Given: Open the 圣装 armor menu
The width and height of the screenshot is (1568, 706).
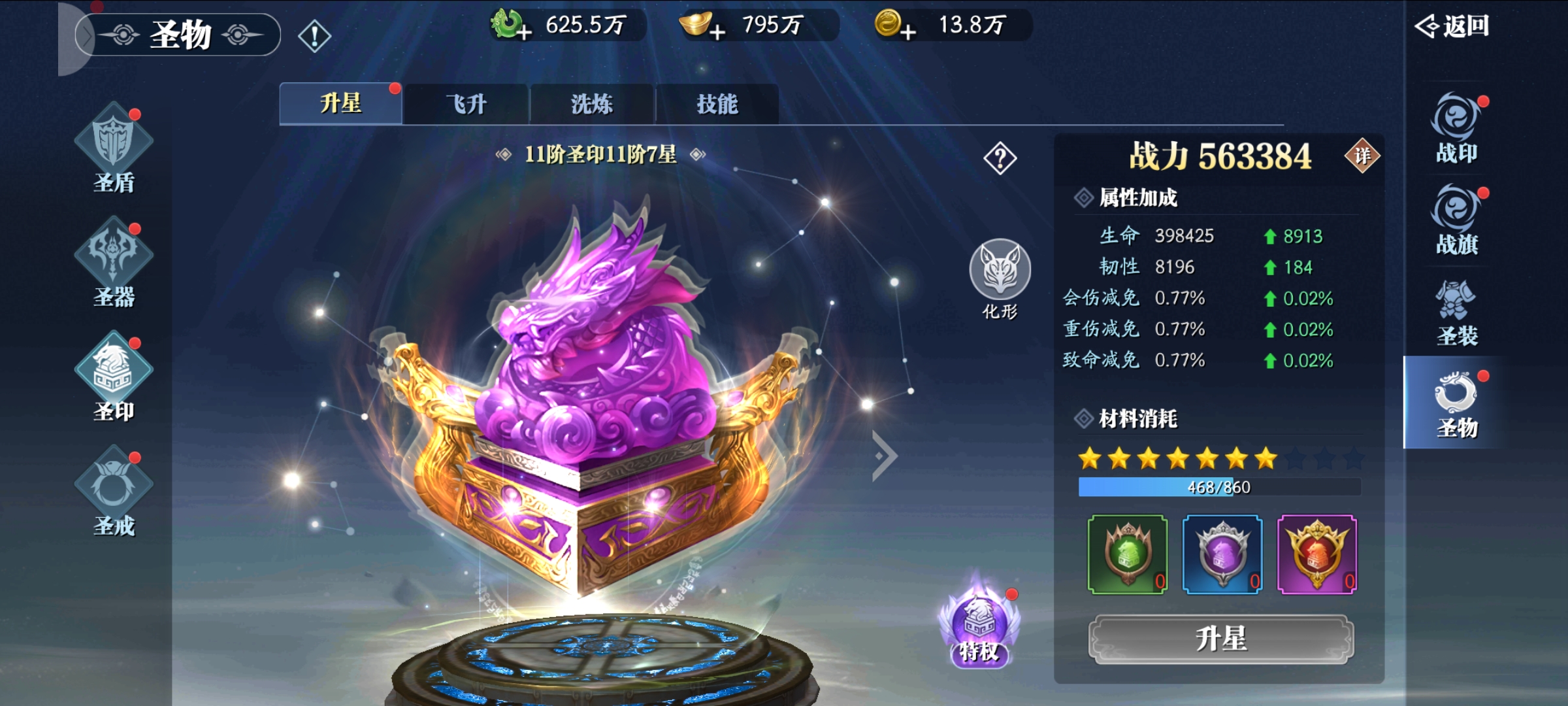Looking at the screenshot, I should [x=1456, y=314].
